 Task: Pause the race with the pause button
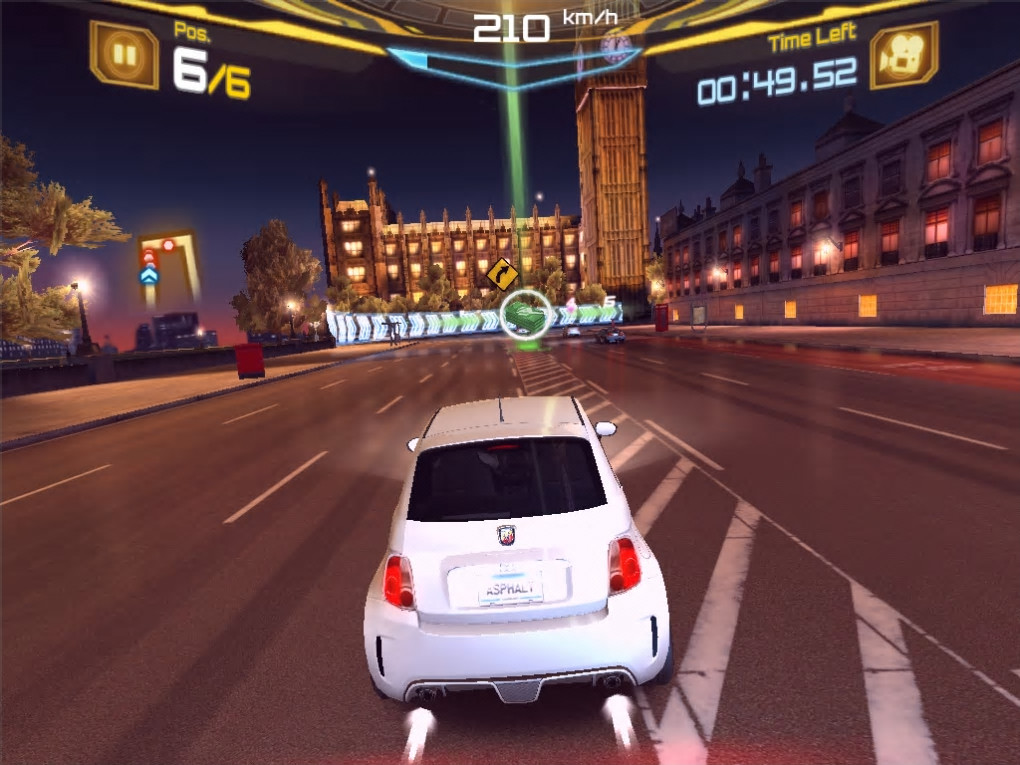[124, 54]
